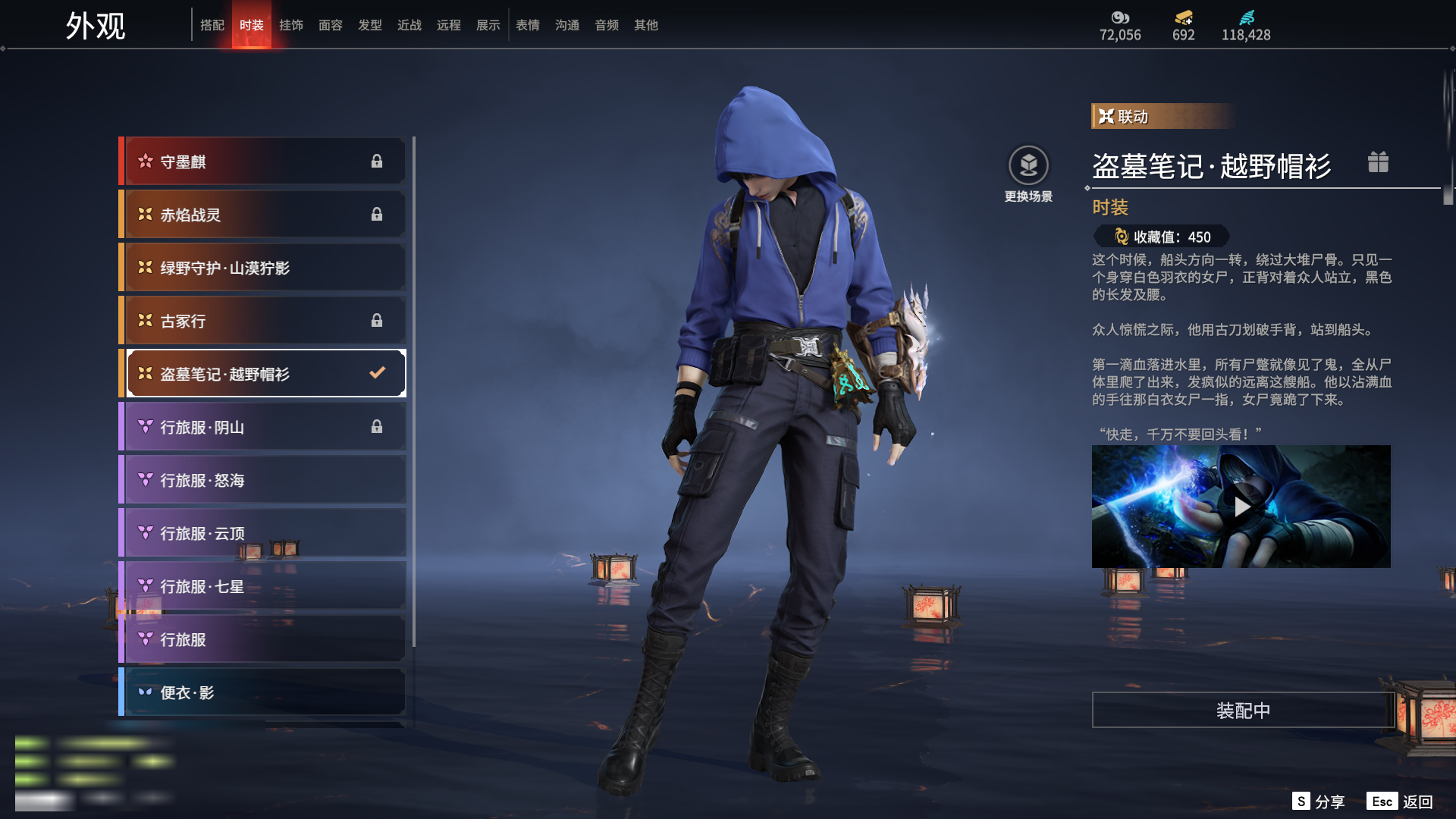Viewport: 1456px width, 819px height.
Task: Open the 挂饰 tab
Action: 291,25
